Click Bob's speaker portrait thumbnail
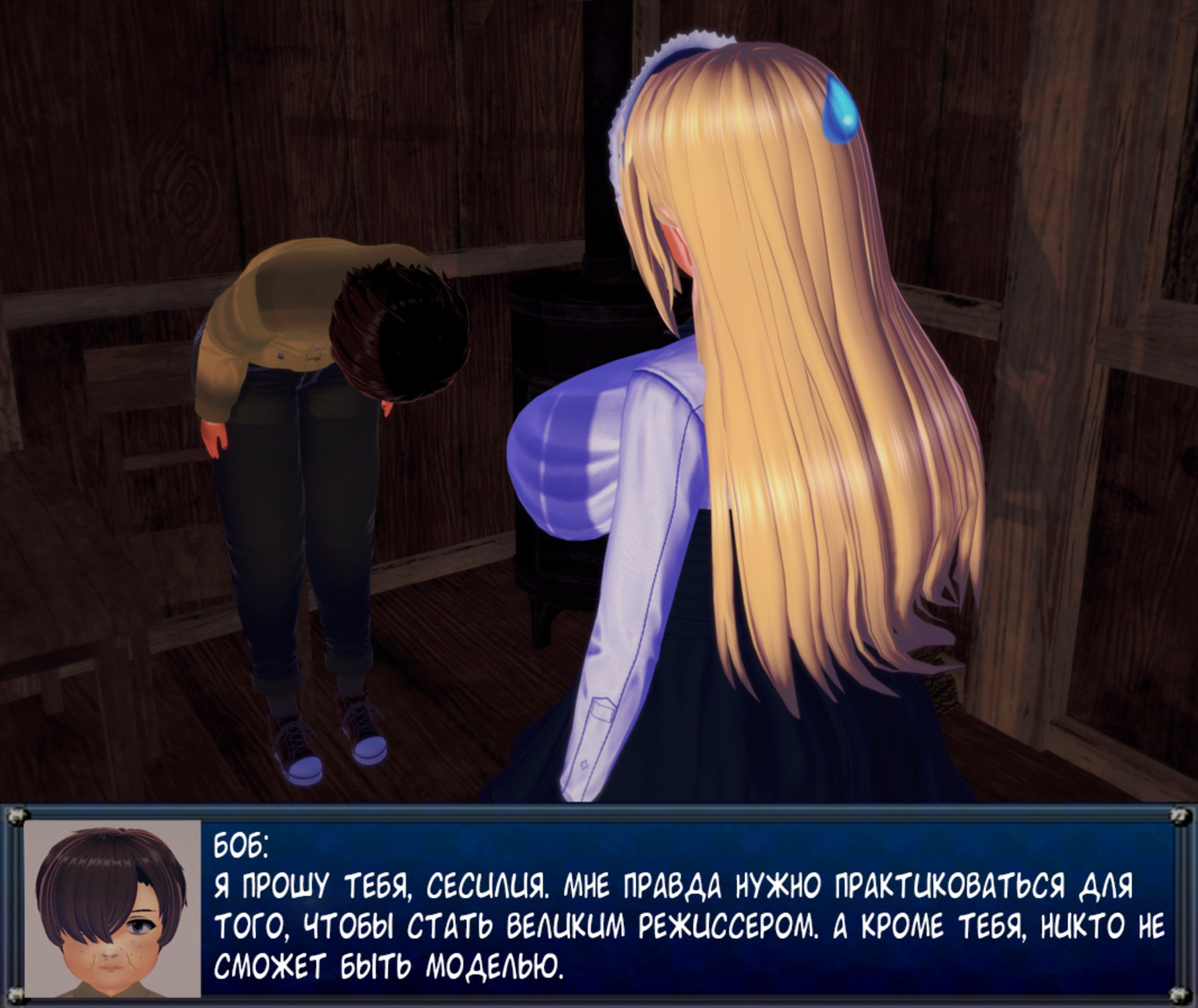 tap(112, 908)
